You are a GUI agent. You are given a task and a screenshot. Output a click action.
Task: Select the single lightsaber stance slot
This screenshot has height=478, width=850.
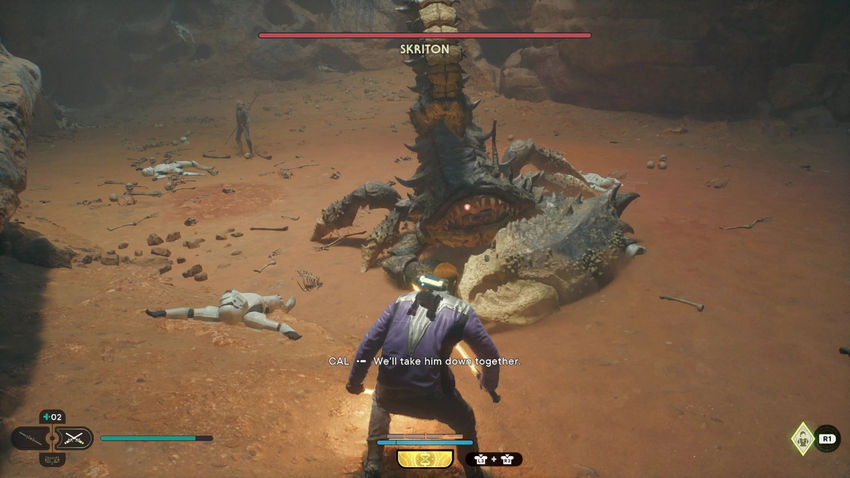tap(29, 438)
